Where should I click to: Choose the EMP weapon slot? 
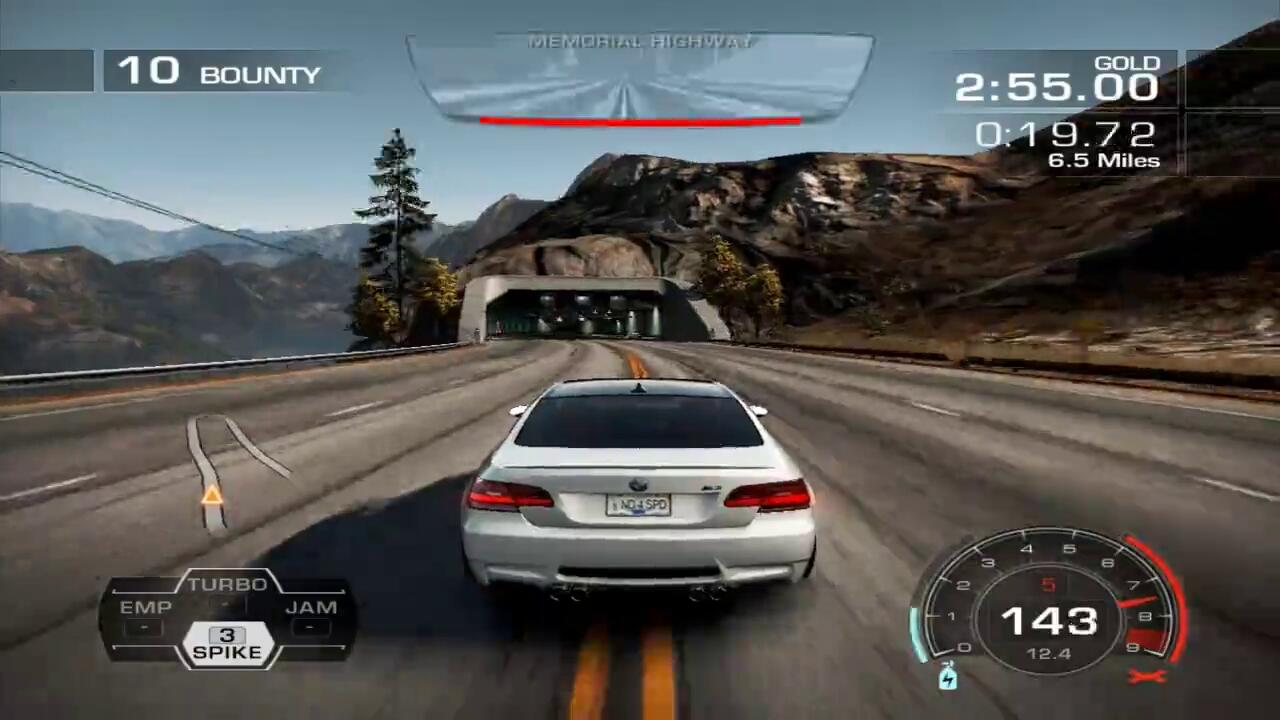[x=145, y=616]
